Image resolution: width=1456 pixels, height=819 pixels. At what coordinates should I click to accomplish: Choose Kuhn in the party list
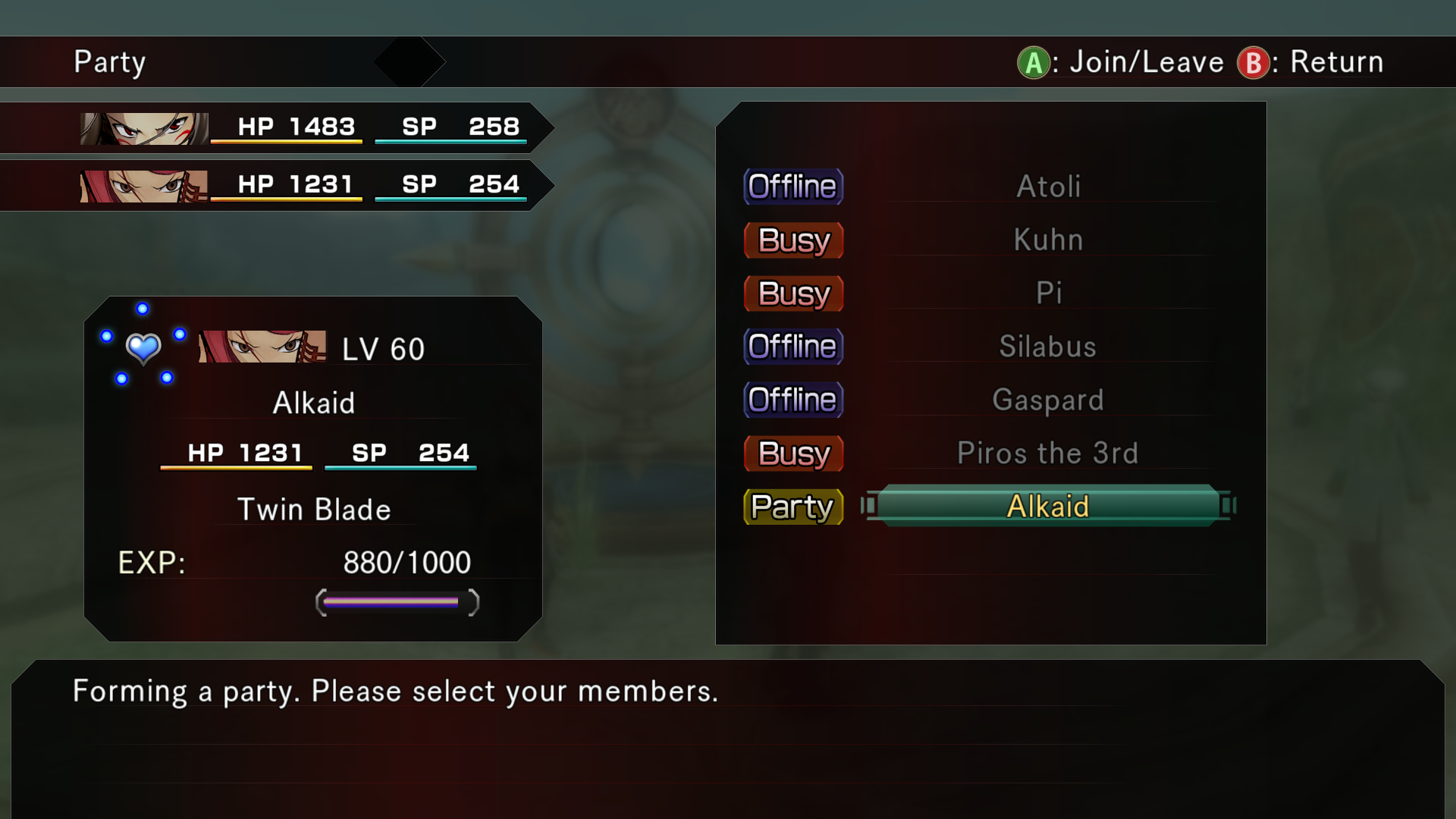[1048, 240]
